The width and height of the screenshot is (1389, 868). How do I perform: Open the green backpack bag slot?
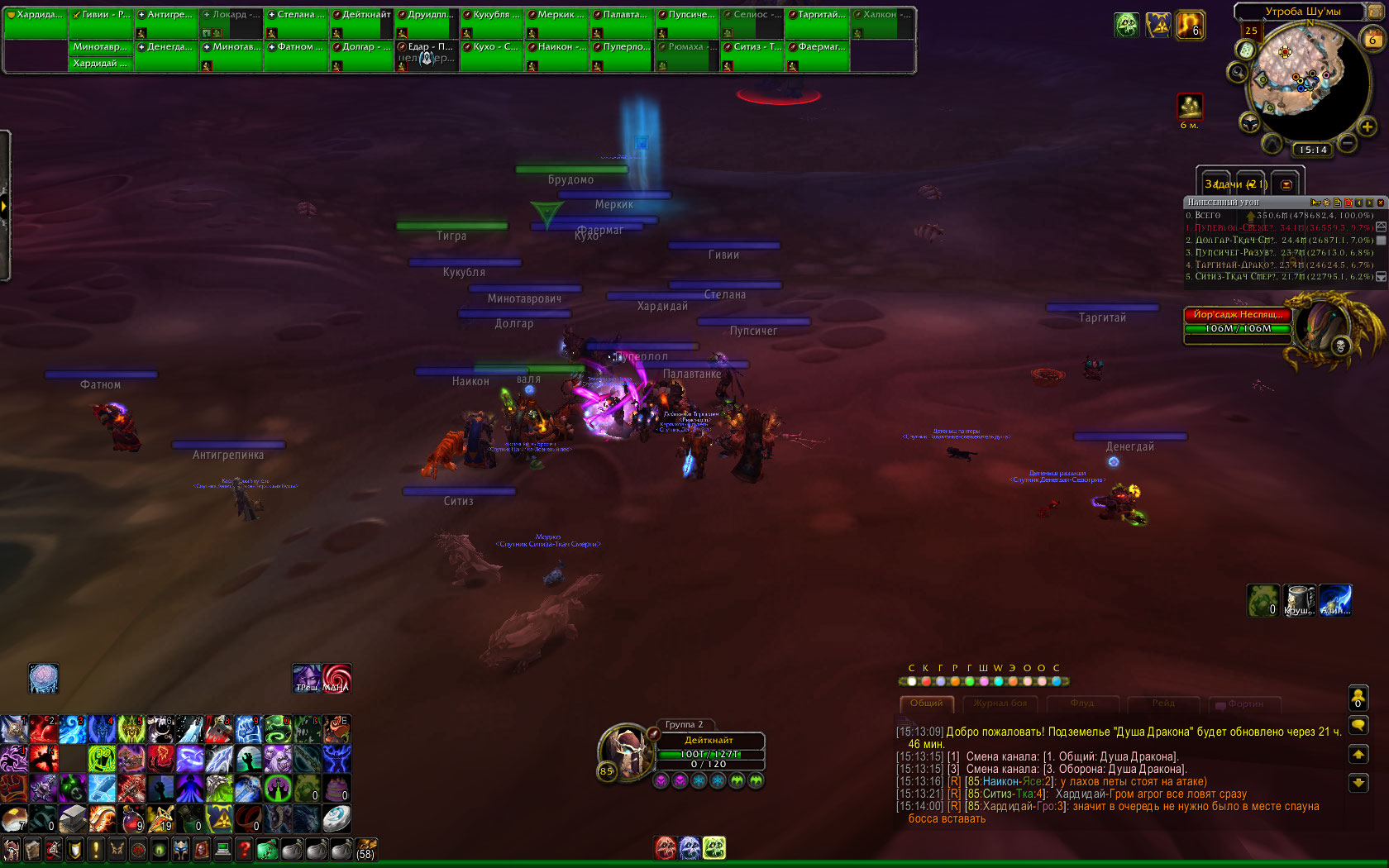tap(266, 849)
